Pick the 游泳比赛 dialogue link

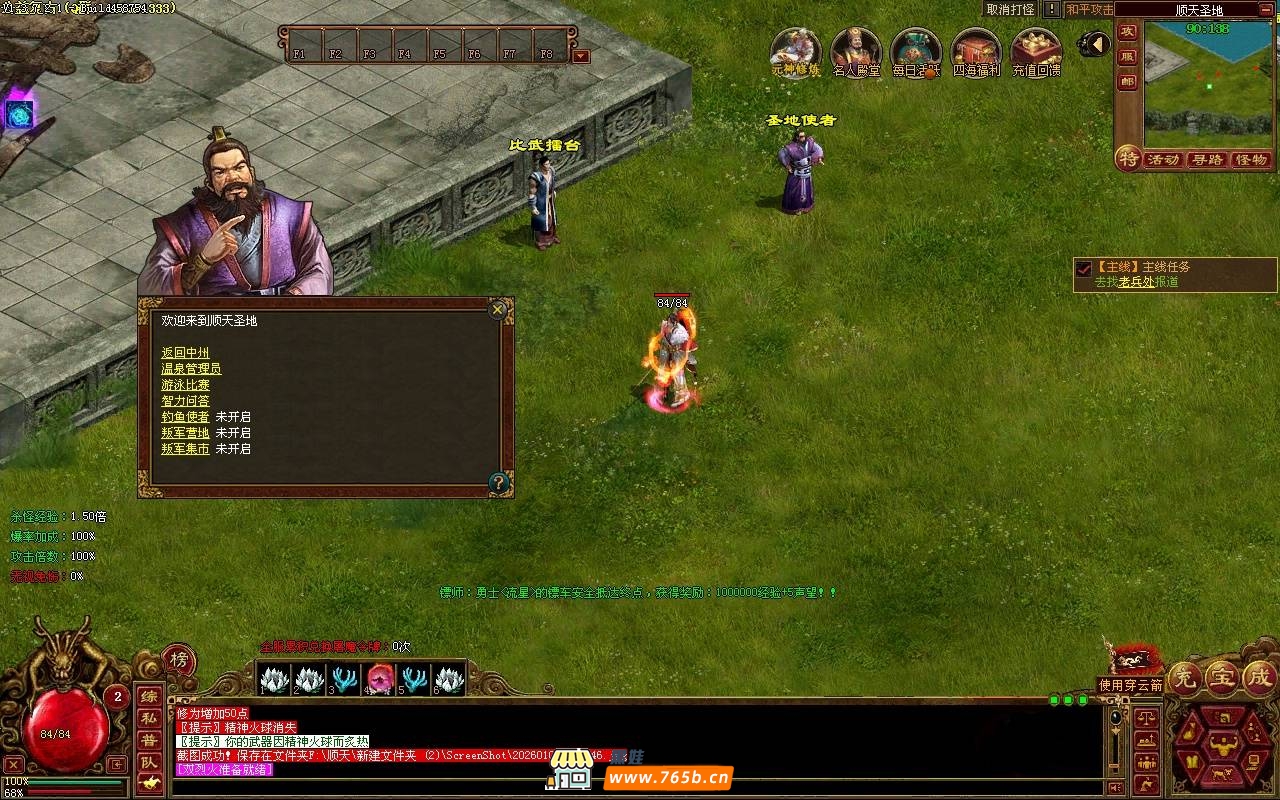185,385
